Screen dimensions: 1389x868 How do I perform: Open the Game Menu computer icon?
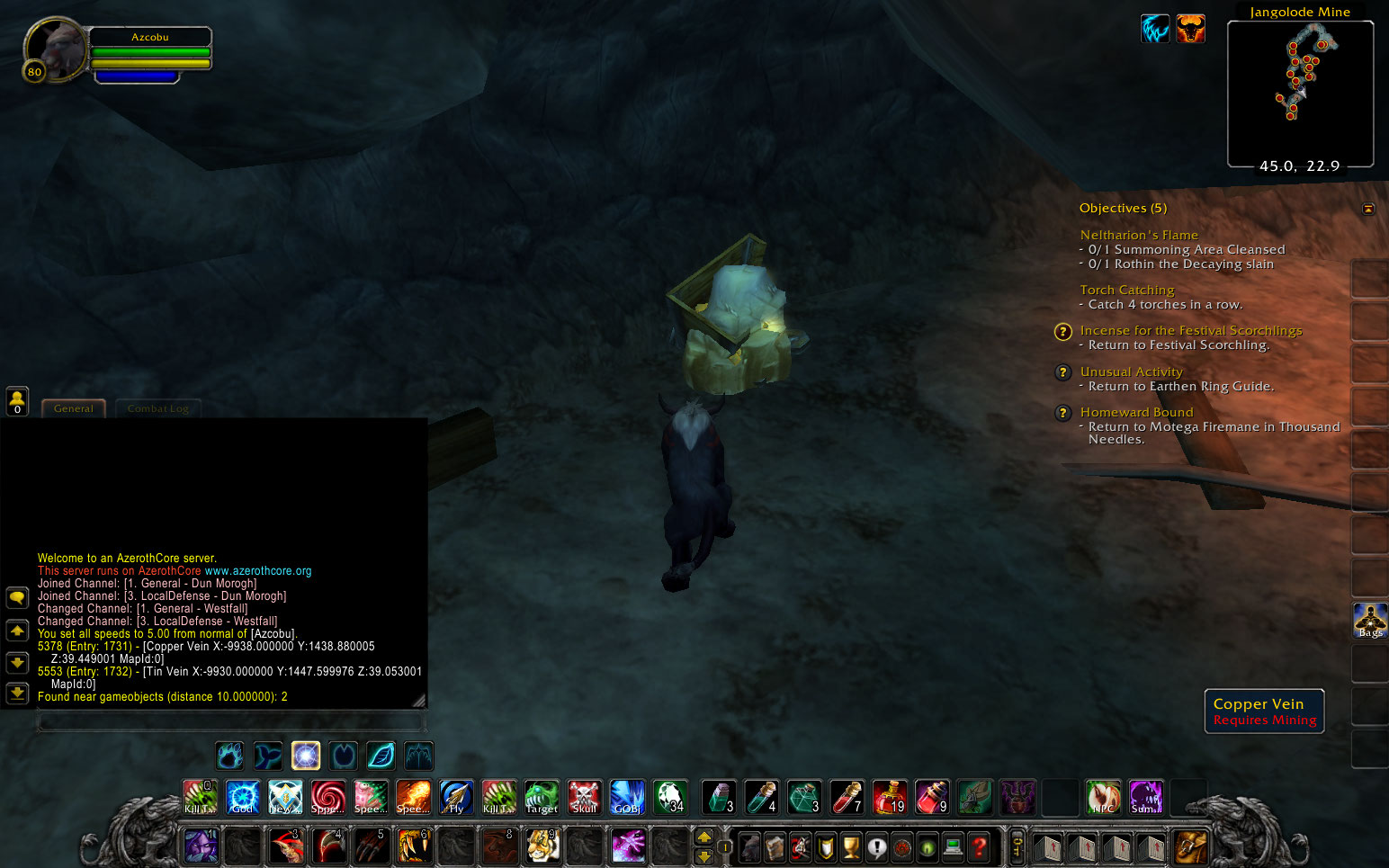pyautogui.click(x=953, y=847)
